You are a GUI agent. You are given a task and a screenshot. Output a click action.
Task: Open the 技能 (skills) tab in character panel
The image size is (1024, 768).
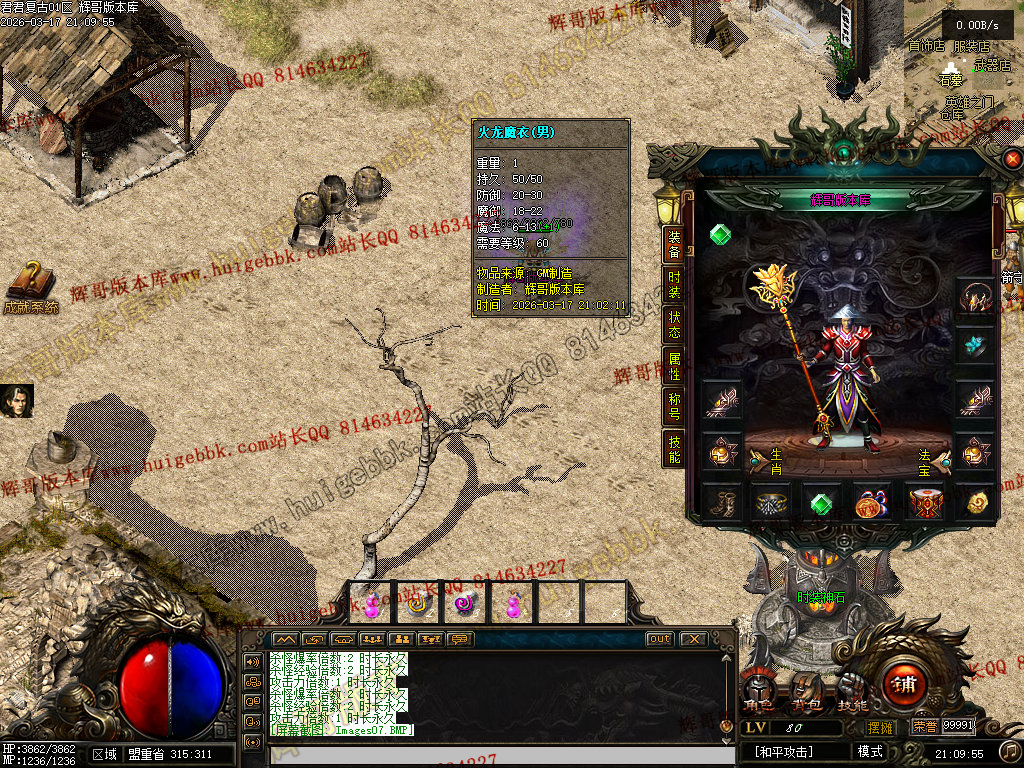click(x=675, y=447)
